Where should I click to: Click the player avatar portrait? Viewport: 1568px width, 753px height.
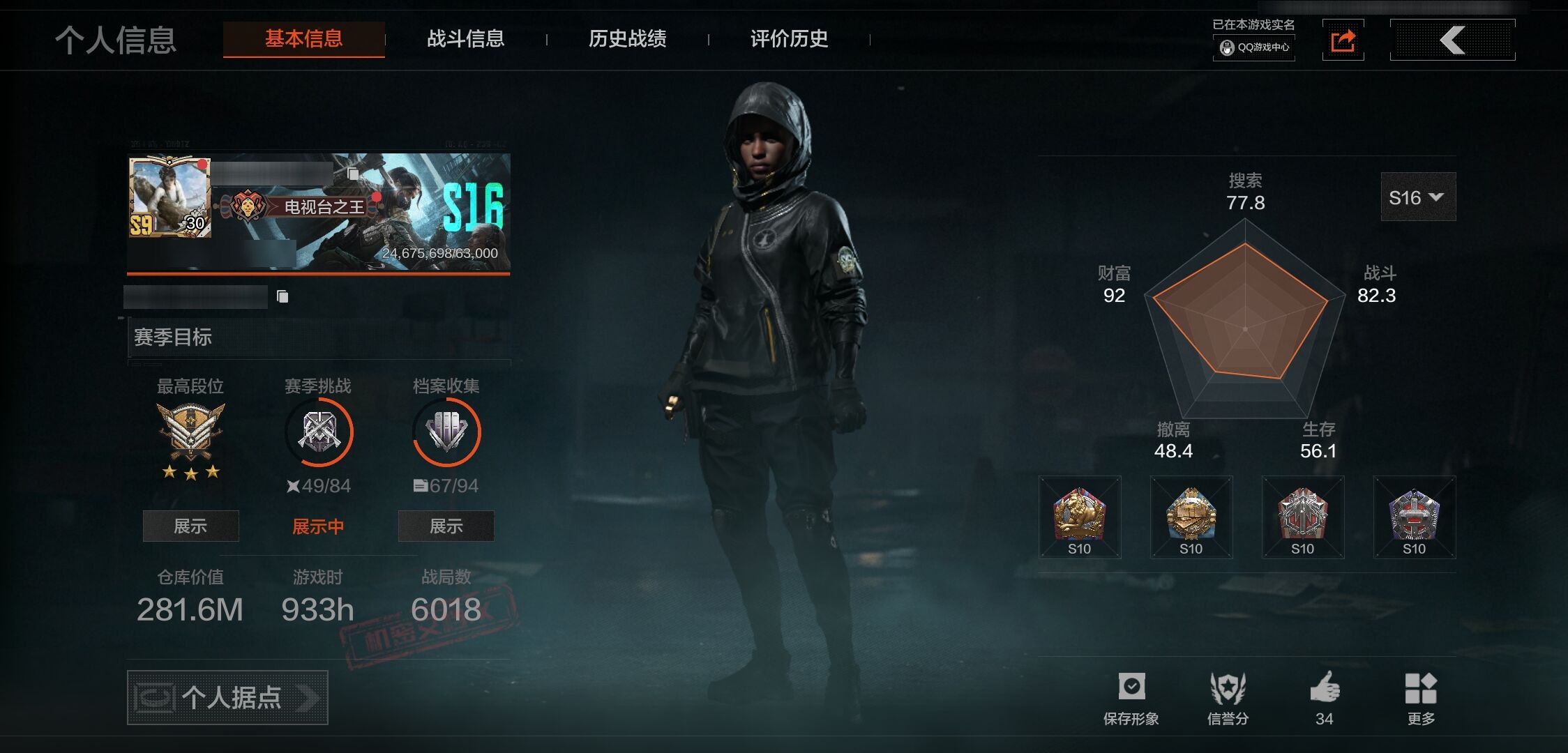pyautogui.click(x=169, y=197)
